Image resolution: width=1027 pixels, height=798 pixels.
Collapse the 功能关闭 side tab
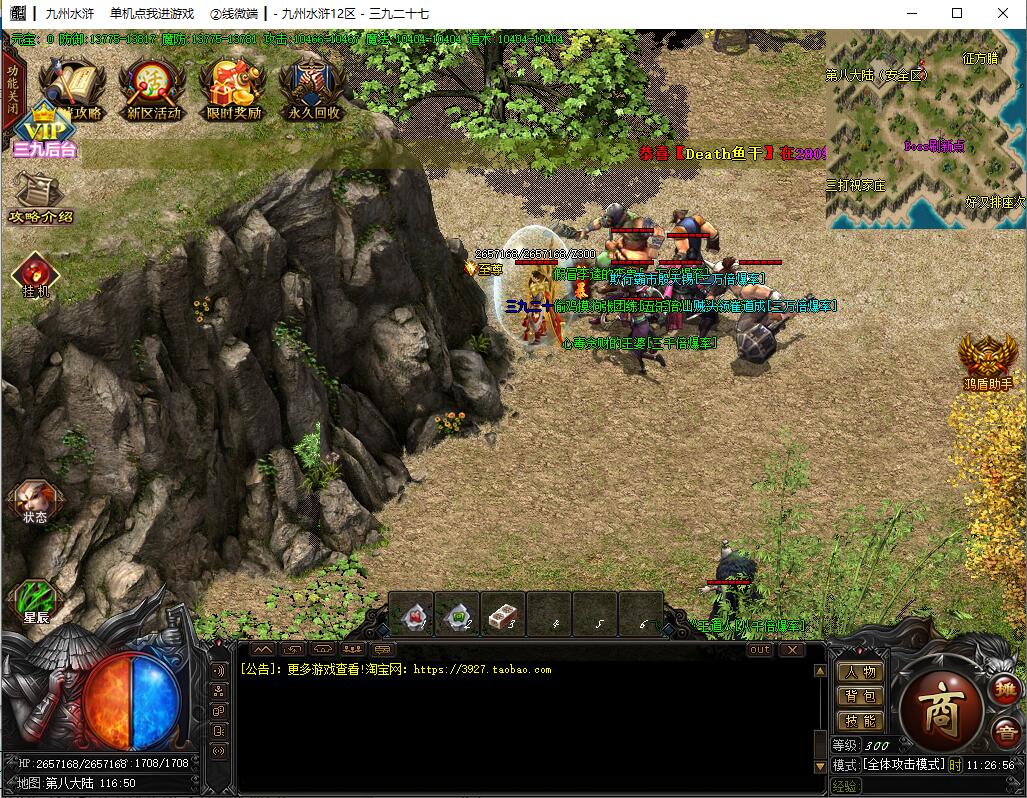(12, 90)
